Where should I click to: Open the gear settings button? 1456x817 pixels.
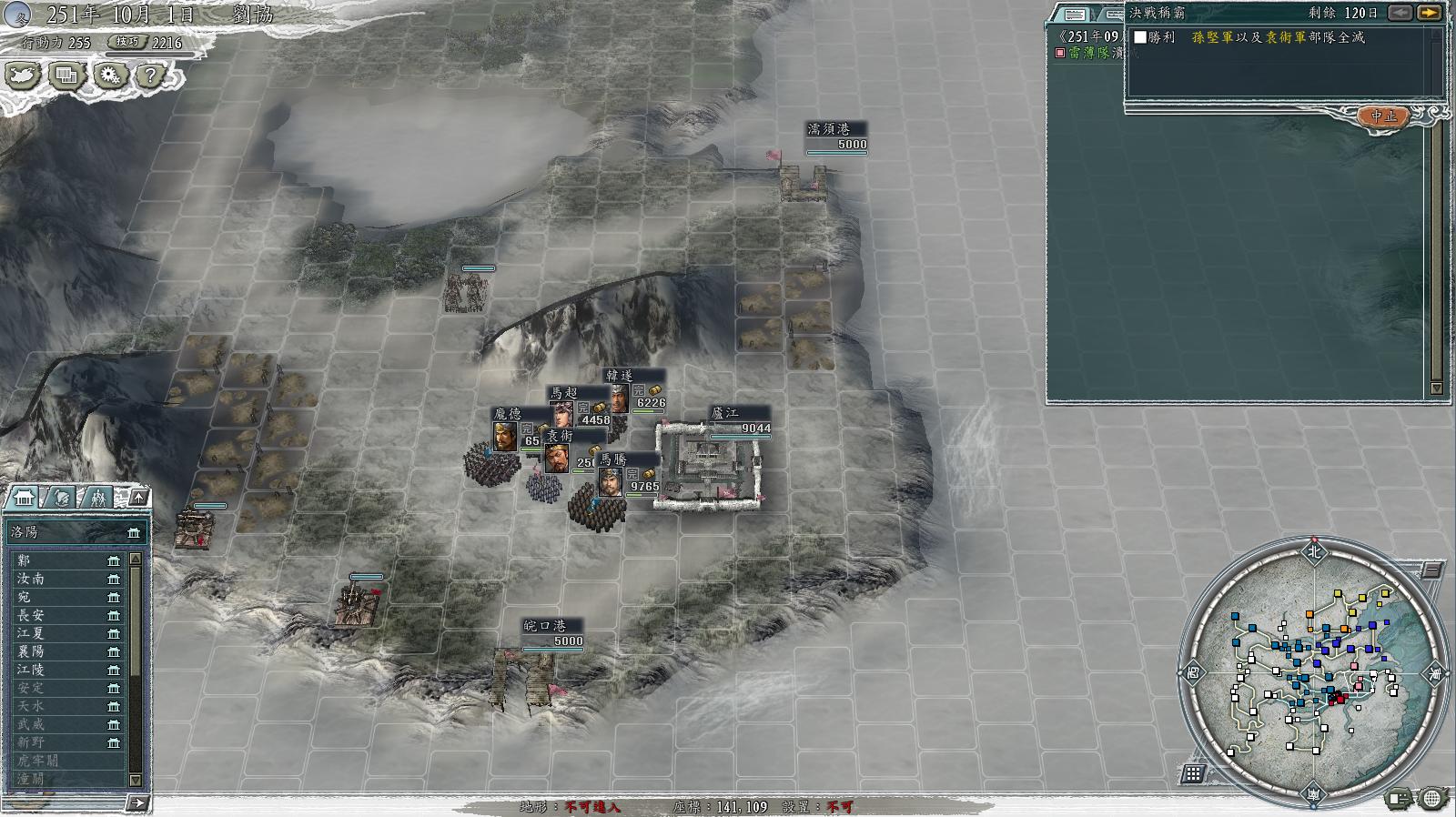coord(109,76)
